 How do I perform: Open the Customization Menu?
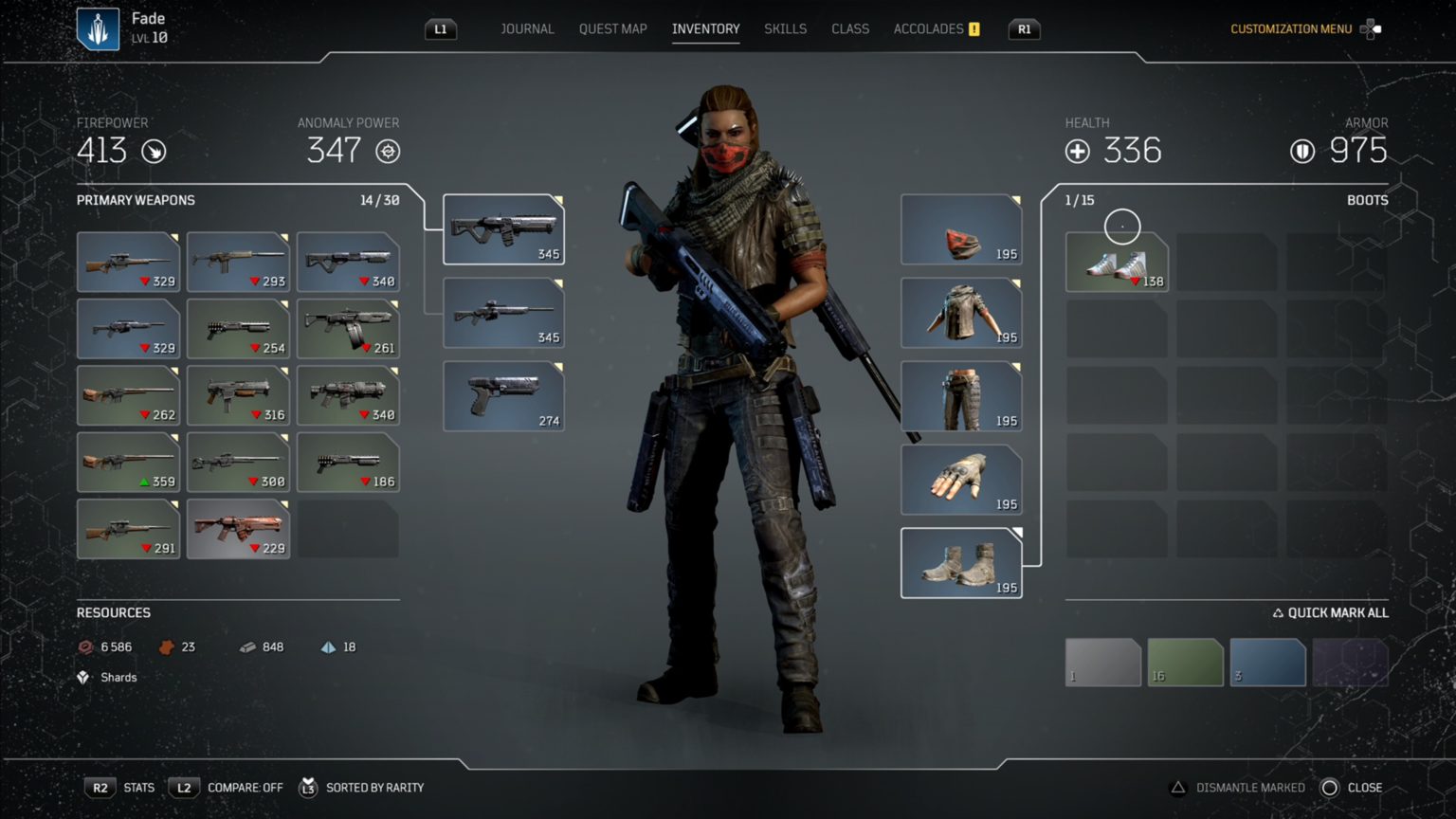point(1291,28)
